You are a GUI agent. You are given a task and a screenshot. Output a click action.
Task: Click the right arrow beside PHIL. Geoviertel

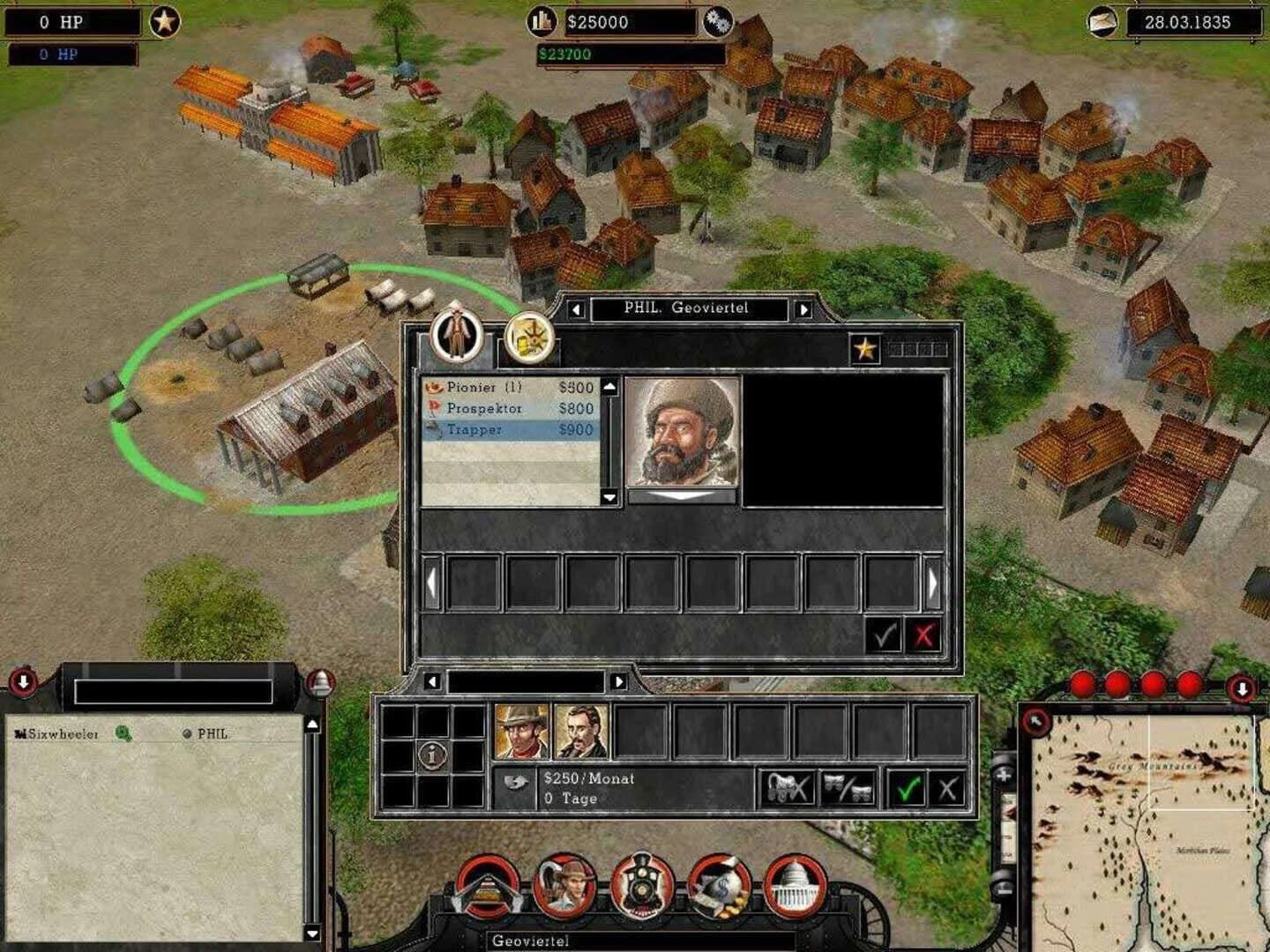(x=803, y=309)
